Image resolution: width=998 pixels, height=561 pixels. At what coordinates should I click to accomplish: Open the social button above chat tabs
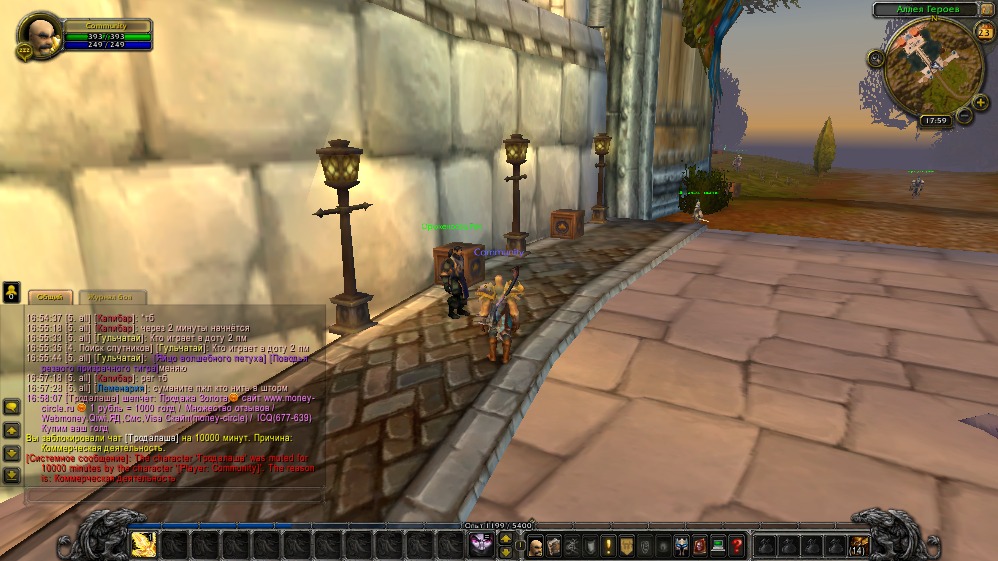[x=11, y=292]
